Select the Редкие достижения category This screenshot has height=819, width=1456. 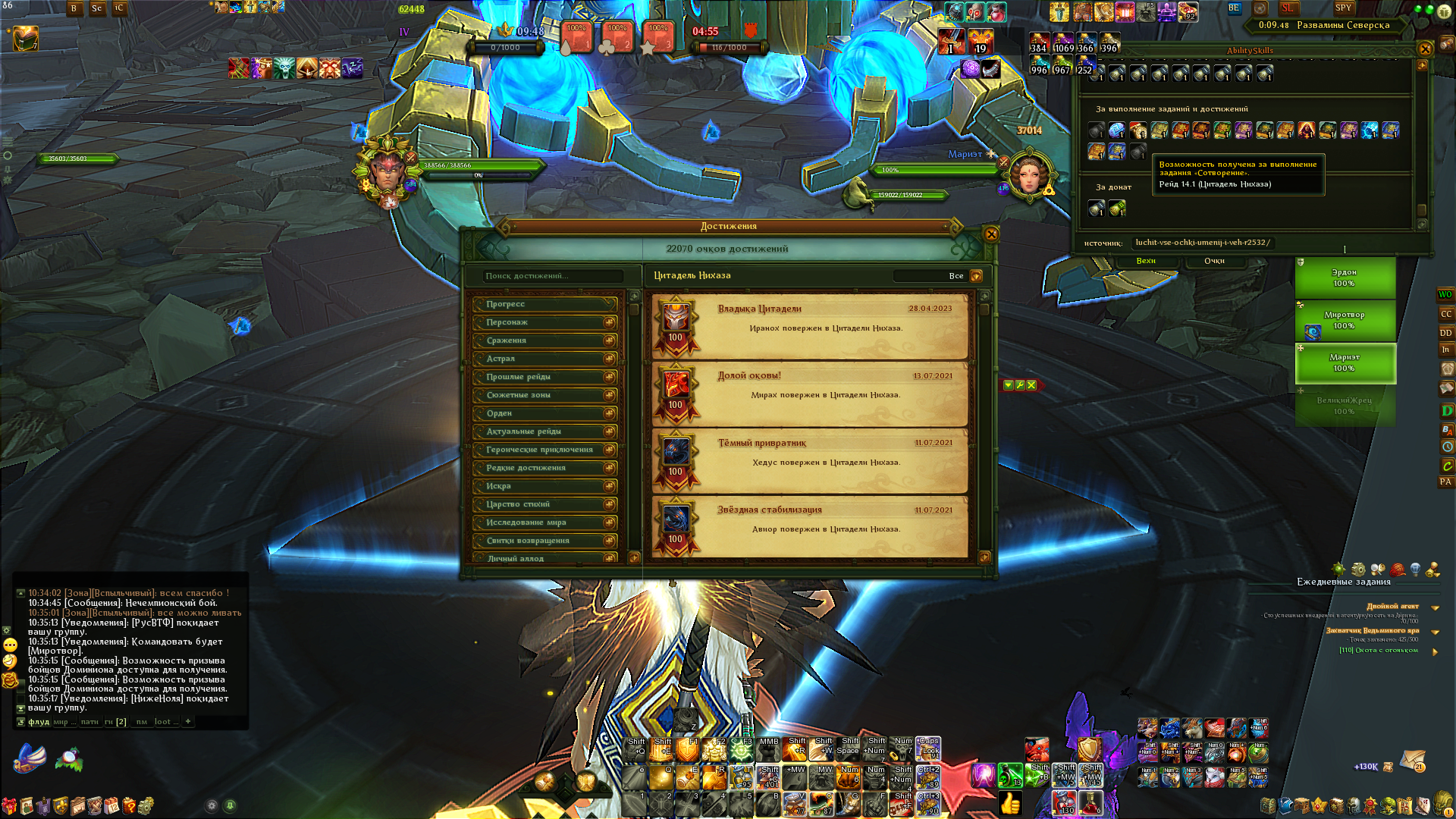point(544,468)
